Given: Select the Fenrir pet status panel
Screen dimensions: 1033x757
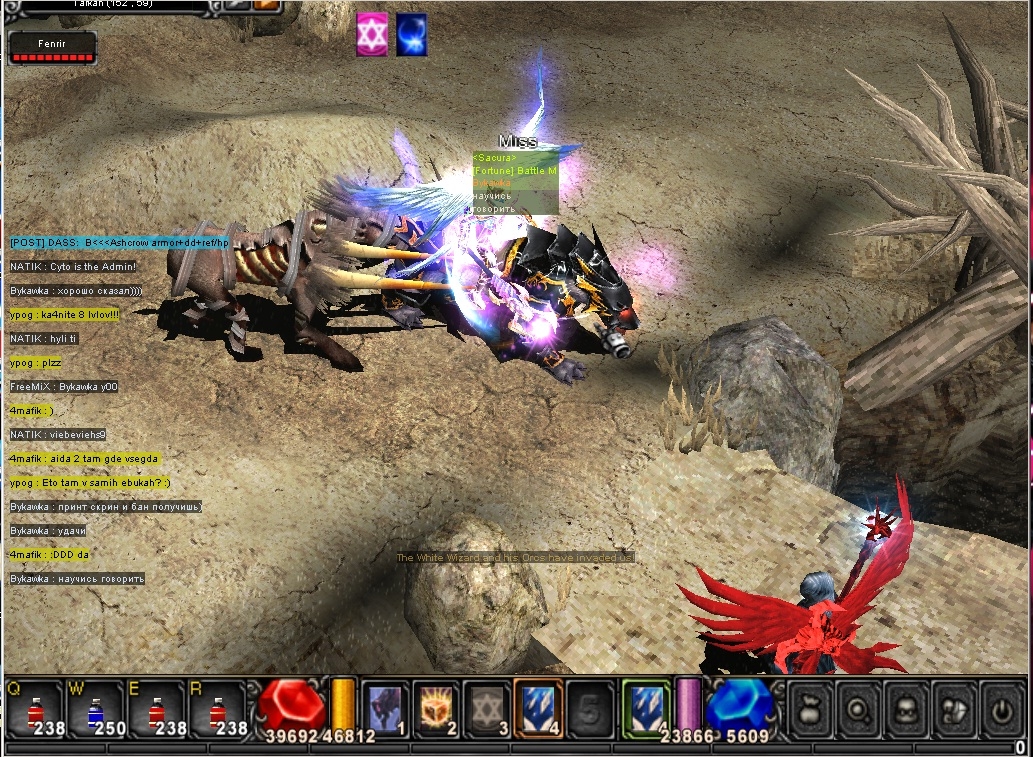Looking at the screenshot, I should pyautogui.click(x=53, y=48).
